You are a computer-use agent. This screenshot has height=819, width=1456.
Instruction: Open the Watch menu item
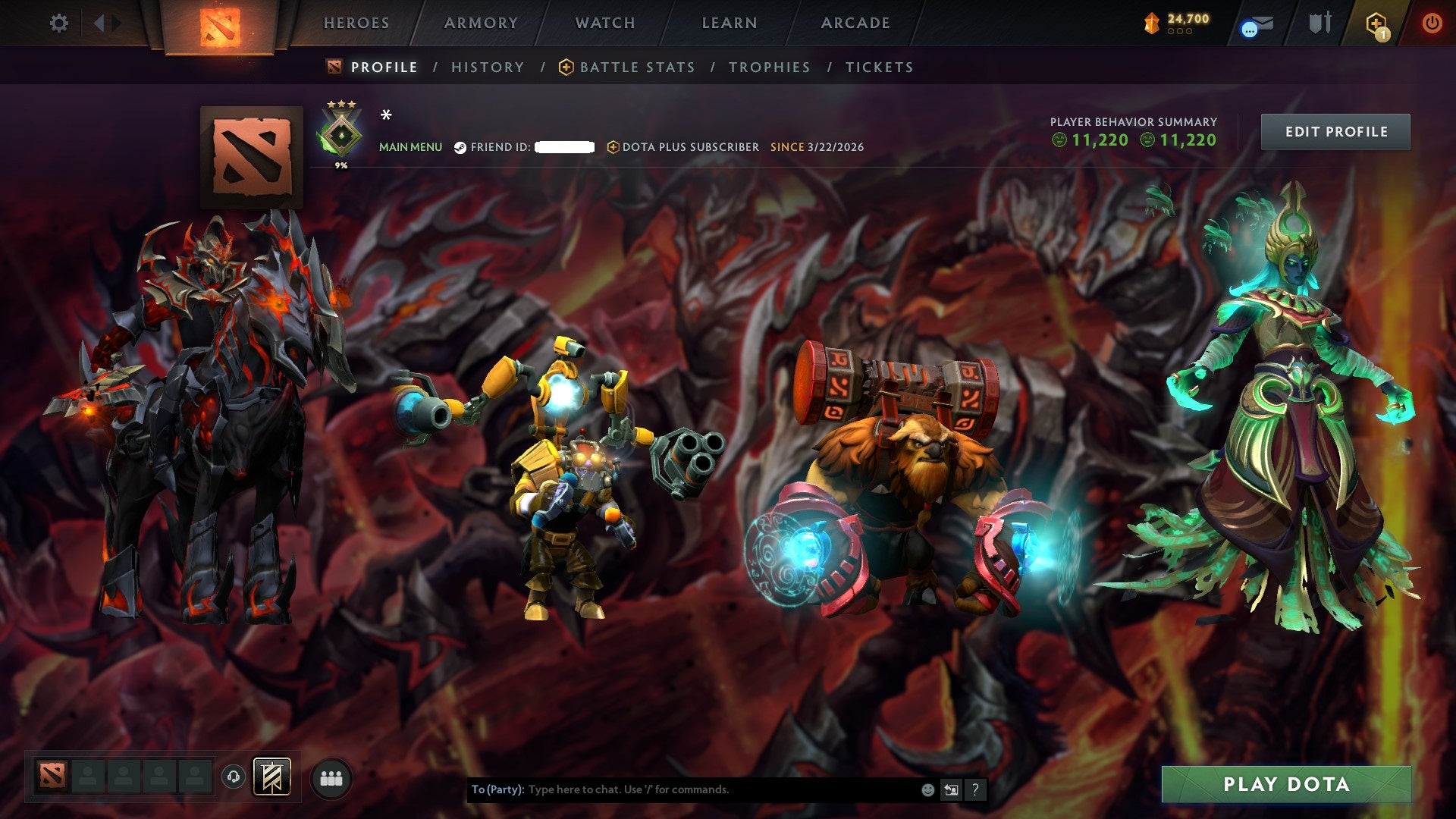(604, 23)
